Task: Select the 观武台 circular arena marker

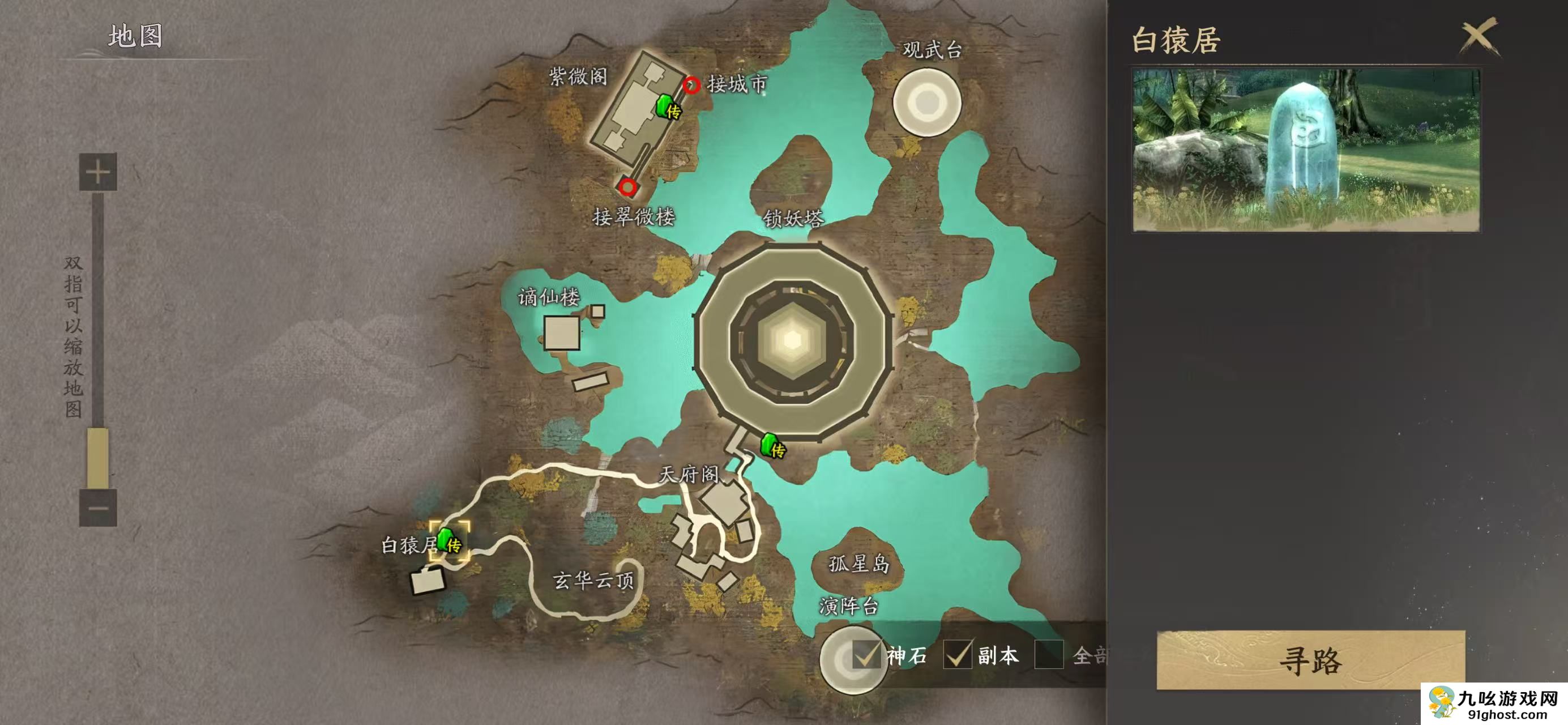Action: (926, 103)
